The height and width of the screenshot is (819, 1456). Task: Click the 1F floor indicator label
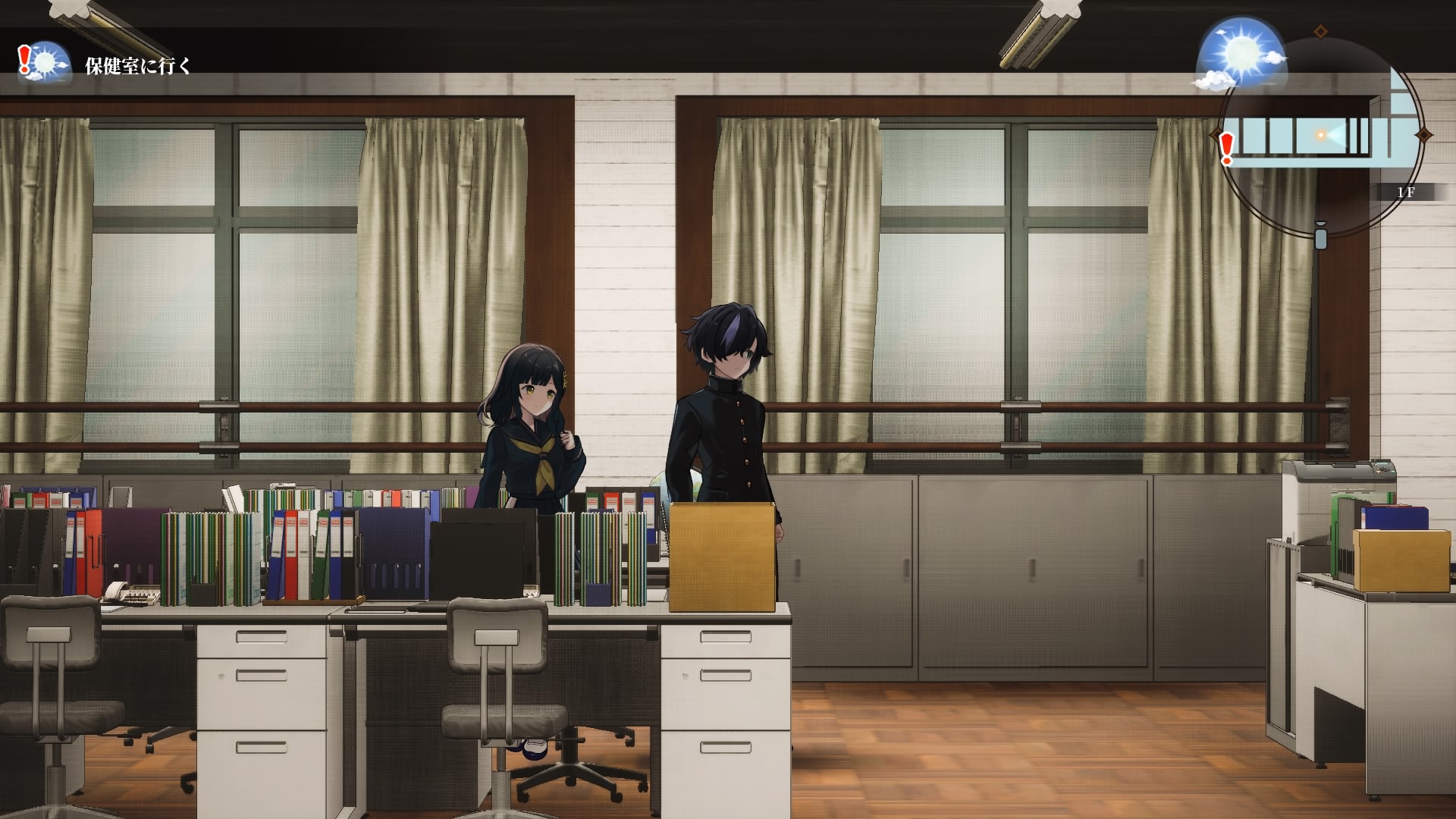[x=1406, y=191]
